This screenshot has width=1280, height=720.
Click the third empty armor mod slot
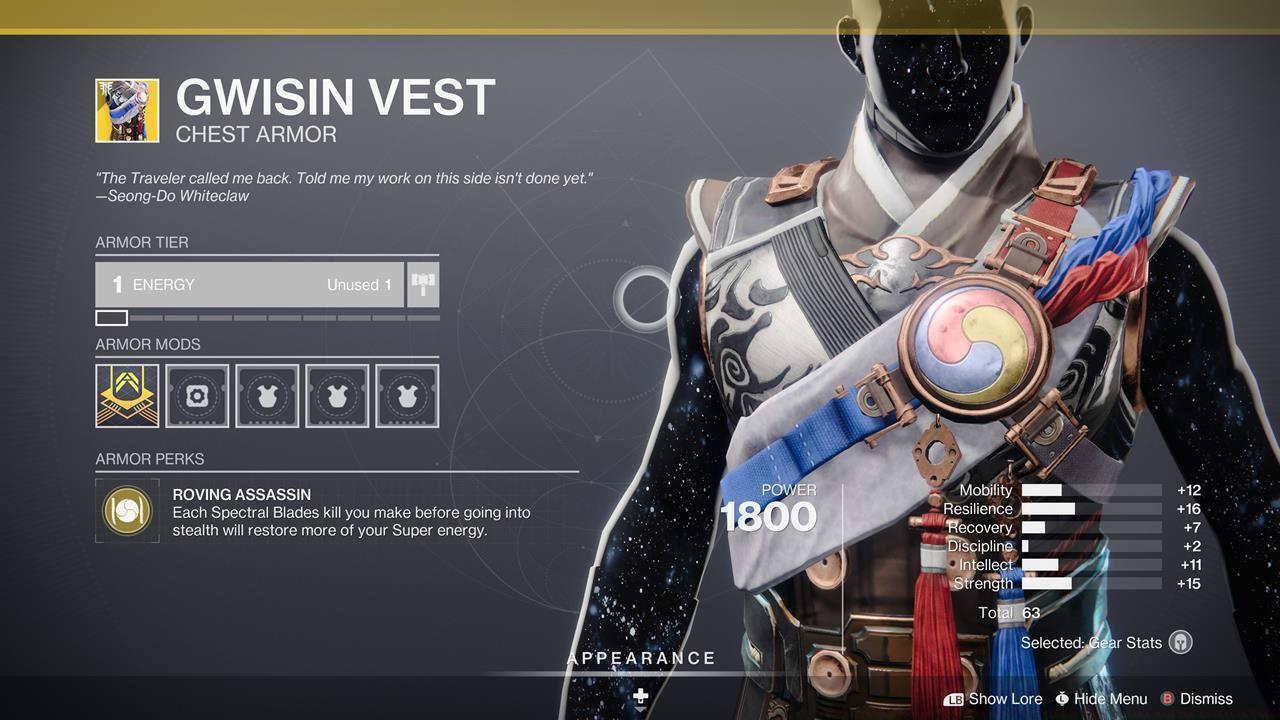pyautogui.click(x=266, y=395)
